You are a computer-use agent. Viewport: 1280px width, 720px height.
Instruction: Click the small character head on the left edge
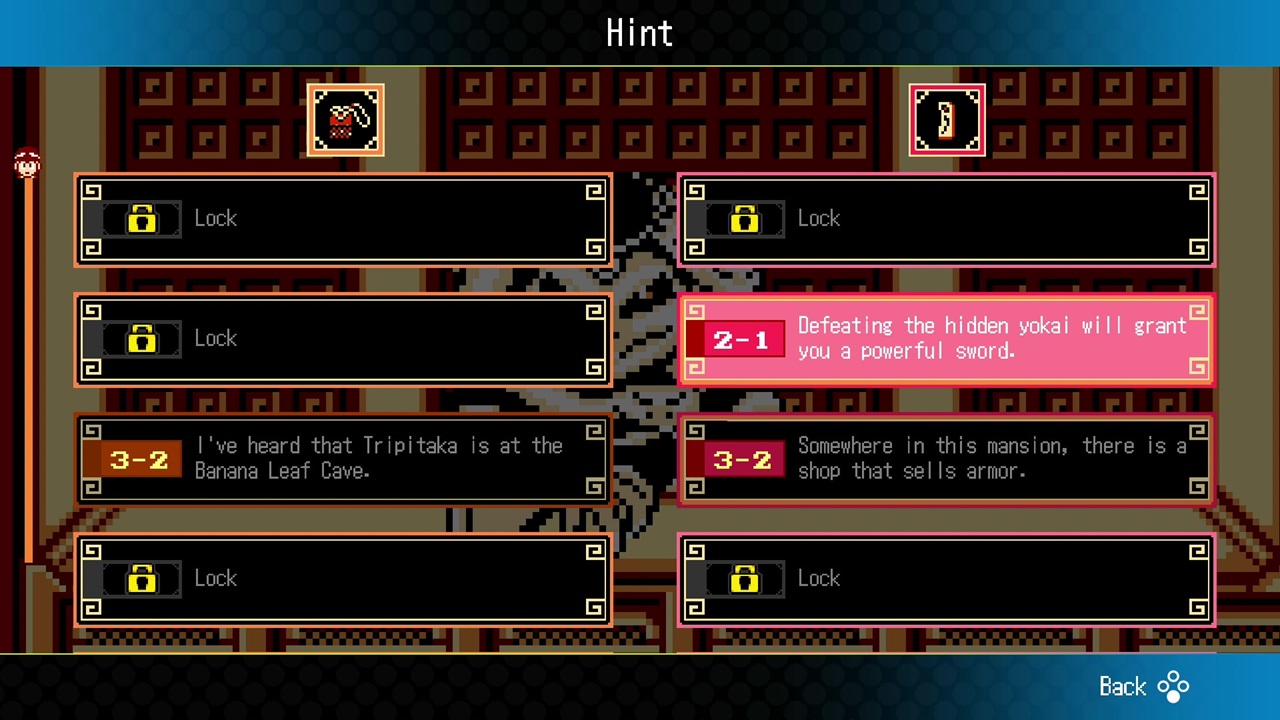tap(27, 163)
